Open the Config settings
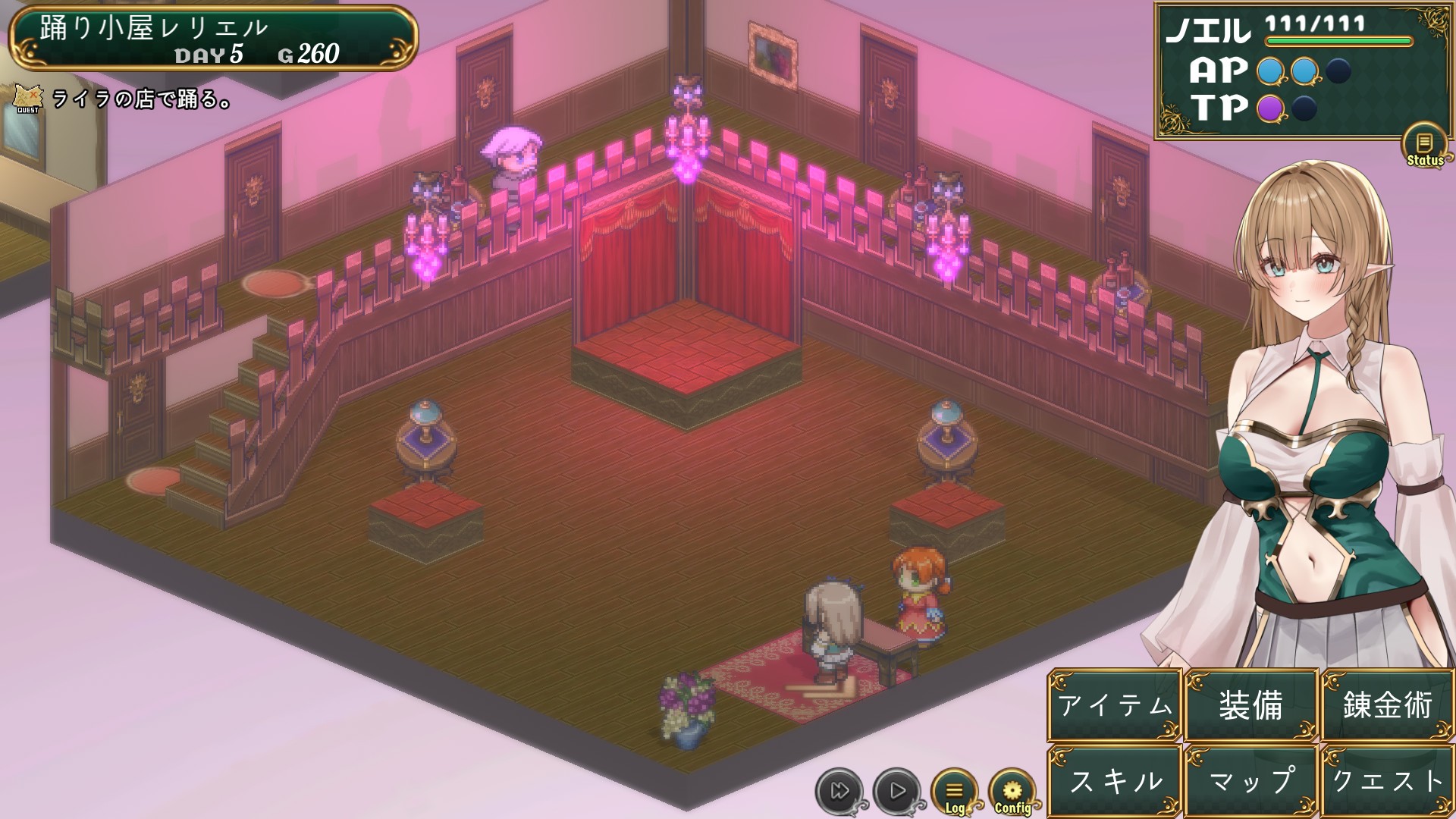 (1012, 792)
